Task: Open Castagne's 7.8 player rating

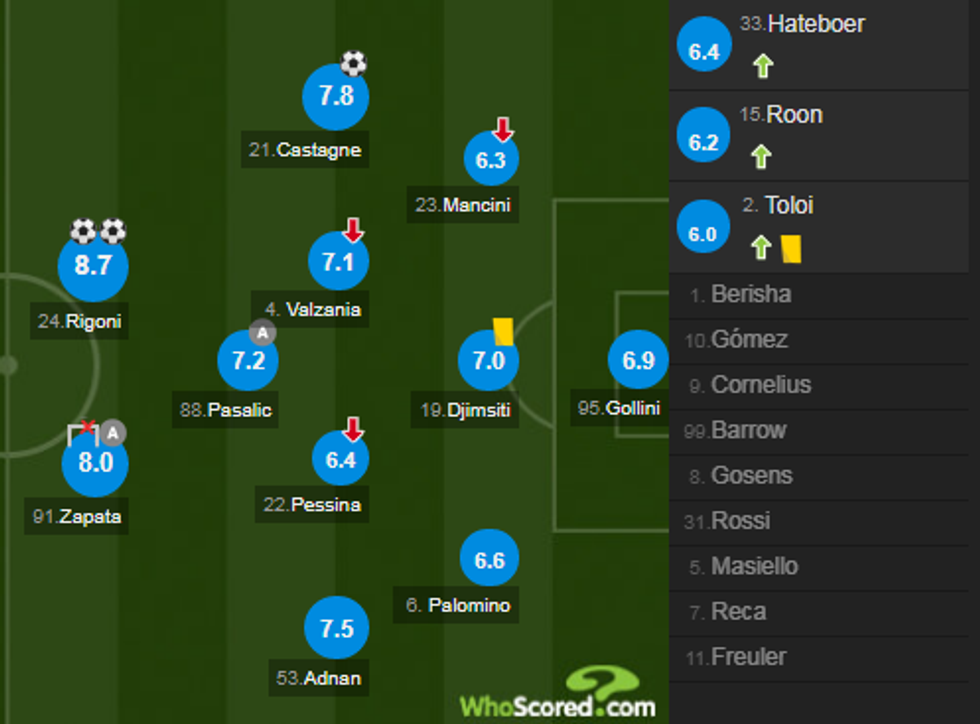Action: click(x=336, y=96)
